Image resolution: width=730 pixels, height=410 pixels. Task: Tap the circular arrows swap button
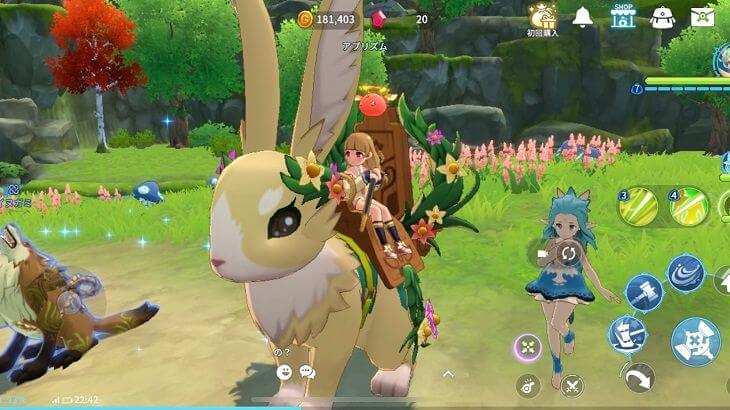568,253
